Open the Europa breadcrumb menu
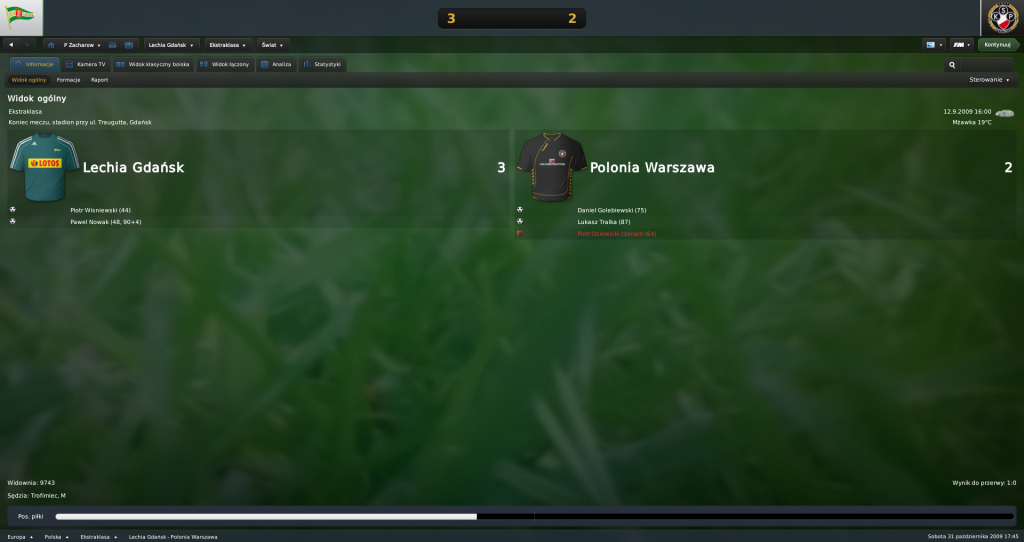1024x542 pixels. point(18,537)
